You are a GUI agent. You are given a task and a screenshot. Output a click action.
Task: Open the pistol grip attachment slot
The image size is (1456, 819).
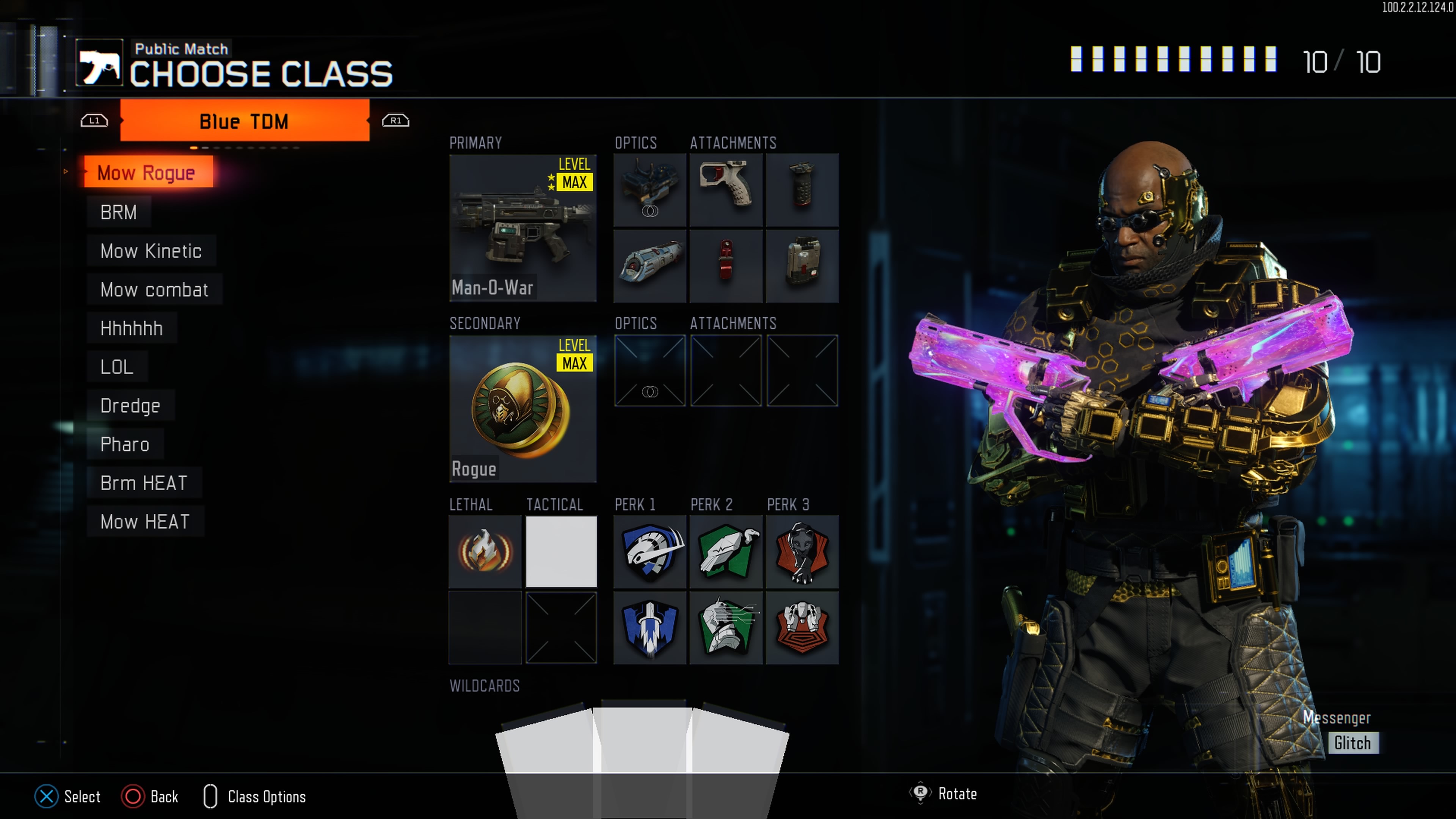(x=726, y=190)
